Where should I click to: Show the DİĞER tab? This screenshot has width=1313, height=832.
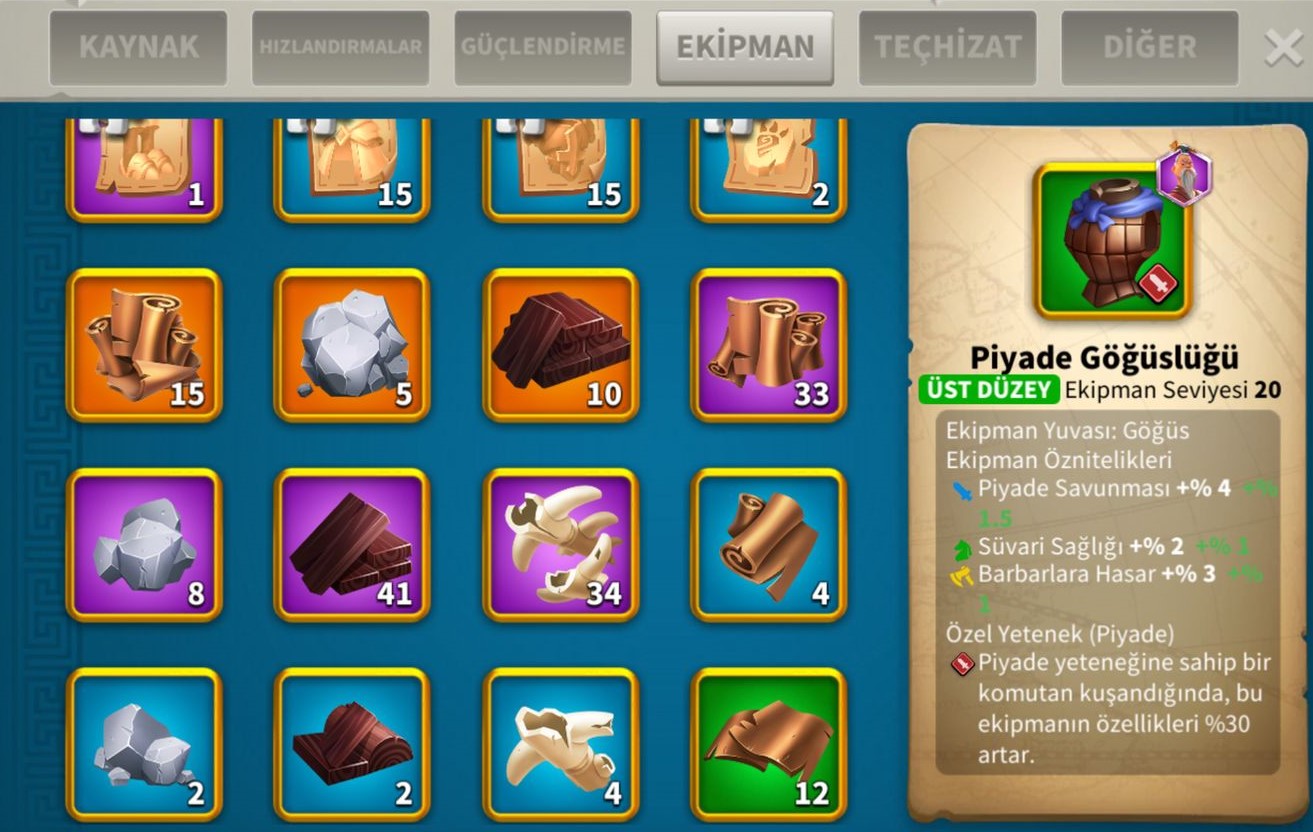pyautogui.click(x=1149, y=47)
